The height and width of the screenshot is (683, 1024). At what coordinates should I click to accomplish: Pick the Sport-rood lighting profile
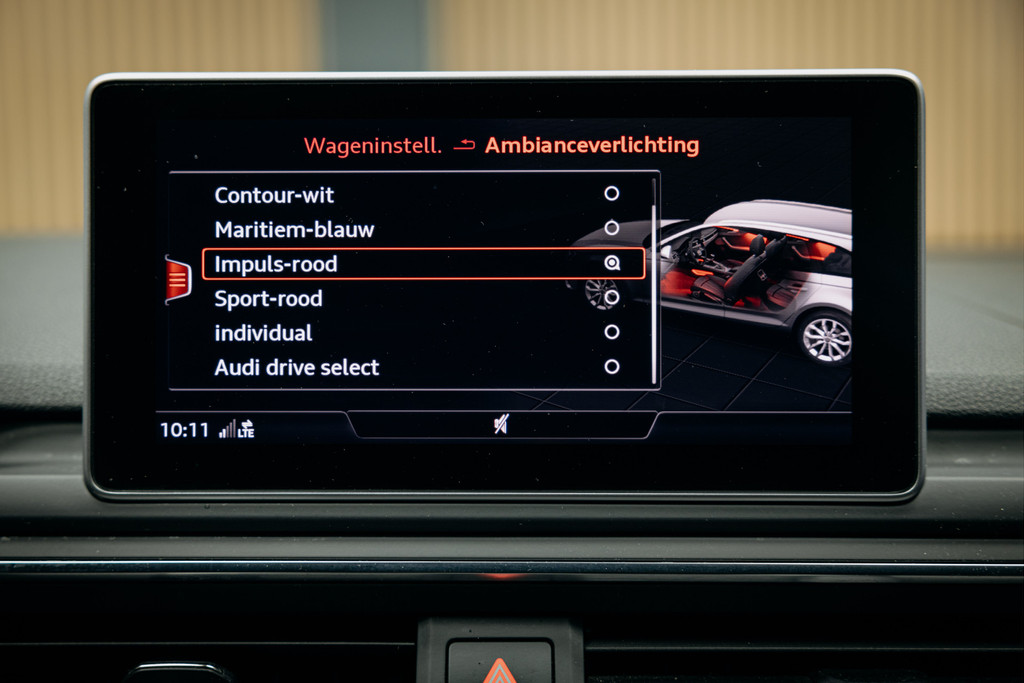[x=268, y=298]
